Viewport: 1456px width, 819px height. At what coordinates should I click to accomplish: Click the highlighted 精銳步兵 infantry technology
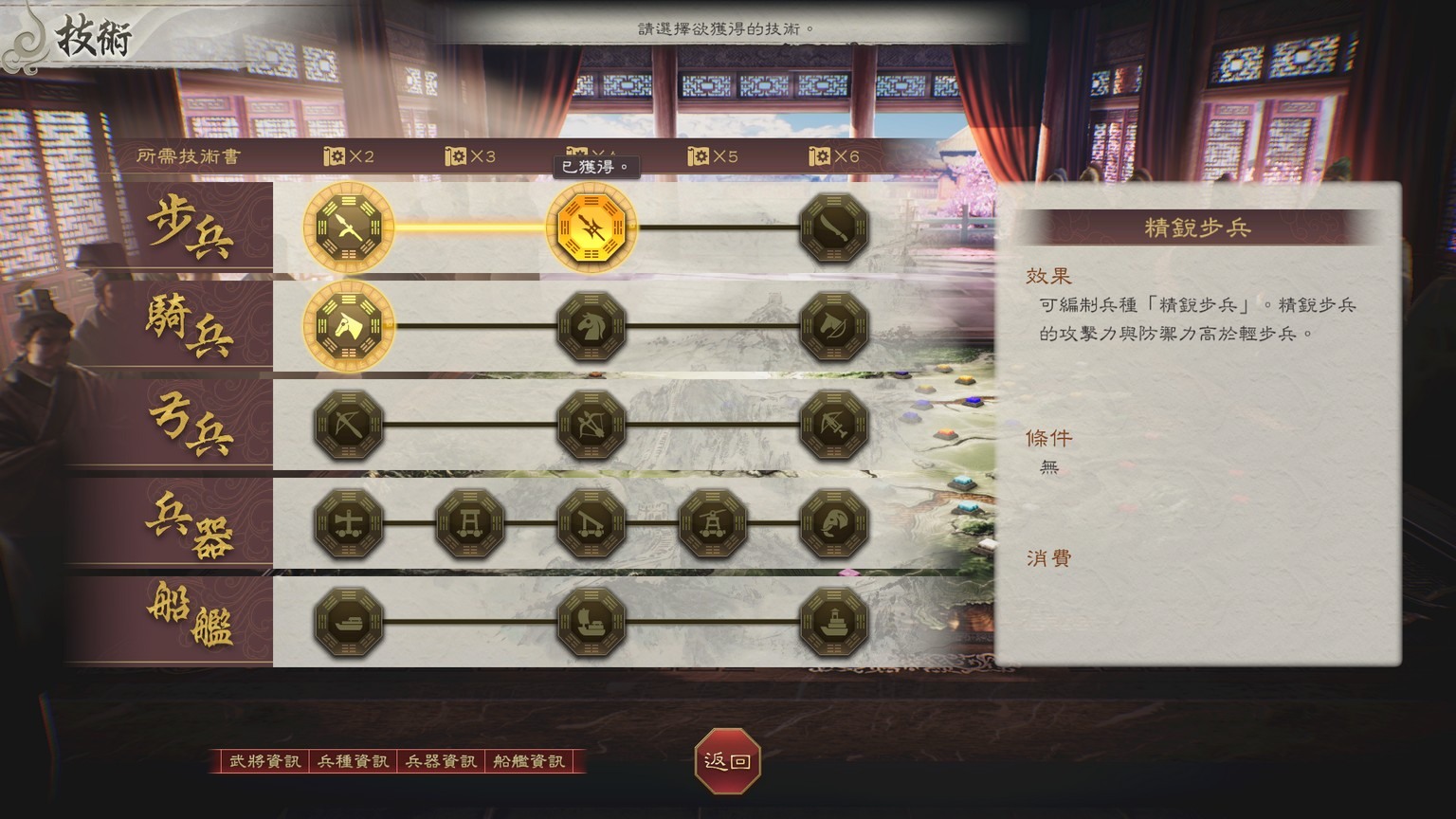click(x=591, y=227)
